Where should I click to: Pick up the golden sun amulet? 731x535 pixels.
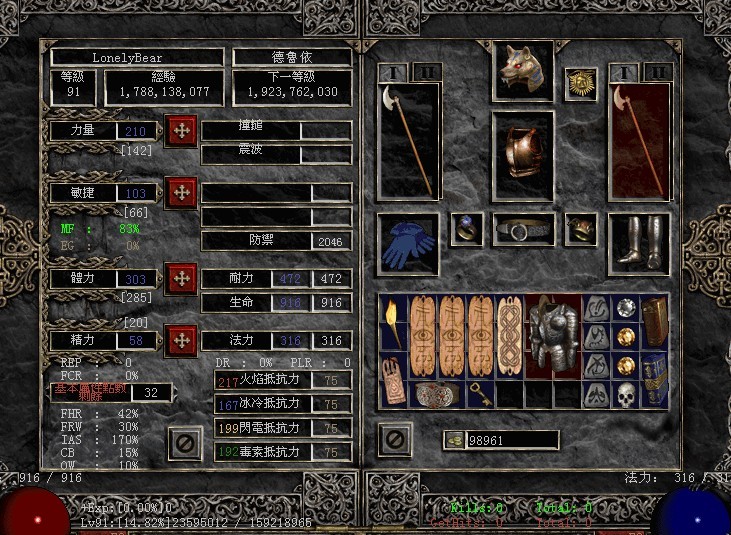point(580,84)
